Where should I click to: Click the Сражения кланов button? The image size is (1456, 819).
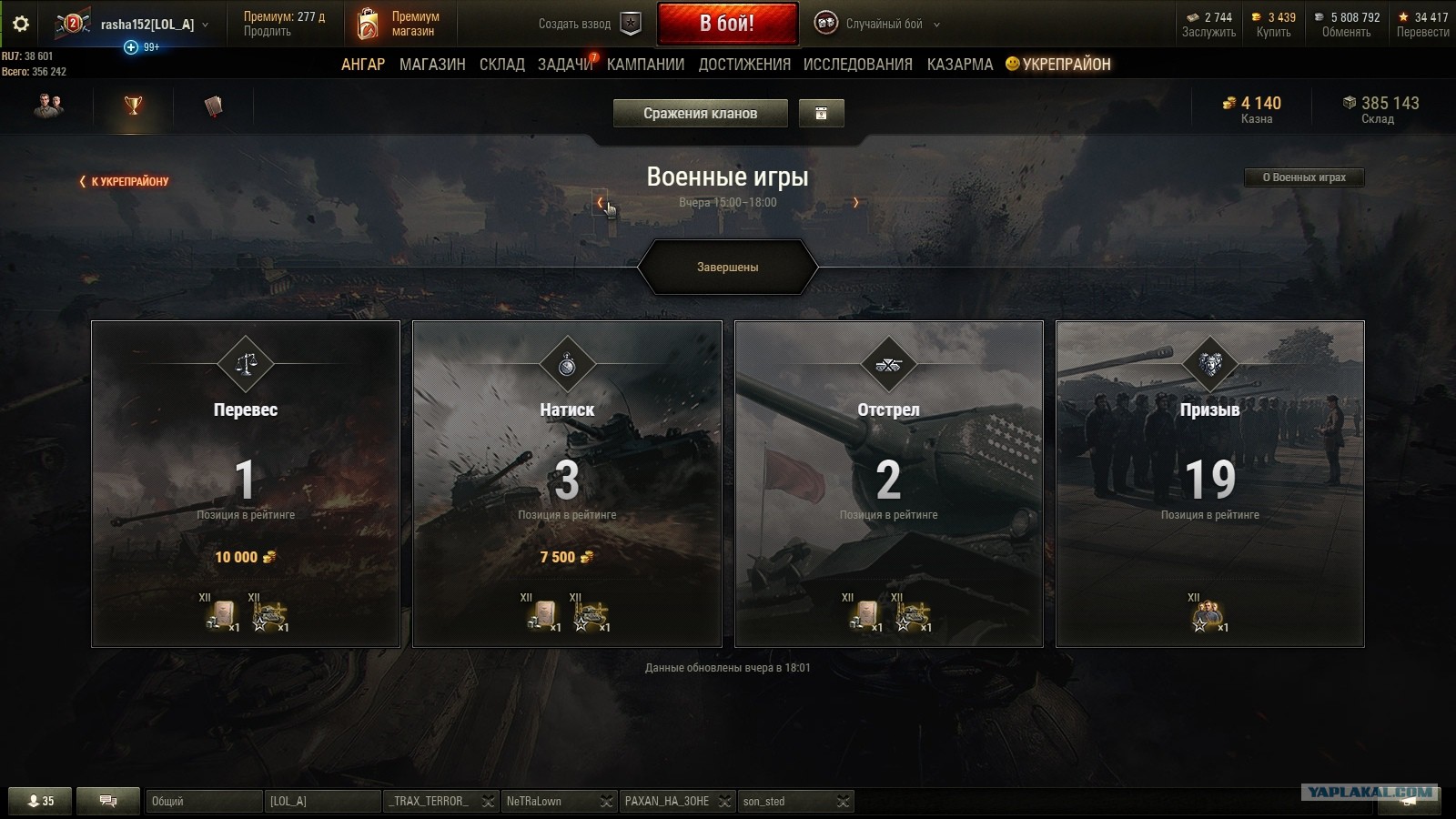(x=700, y=114)
